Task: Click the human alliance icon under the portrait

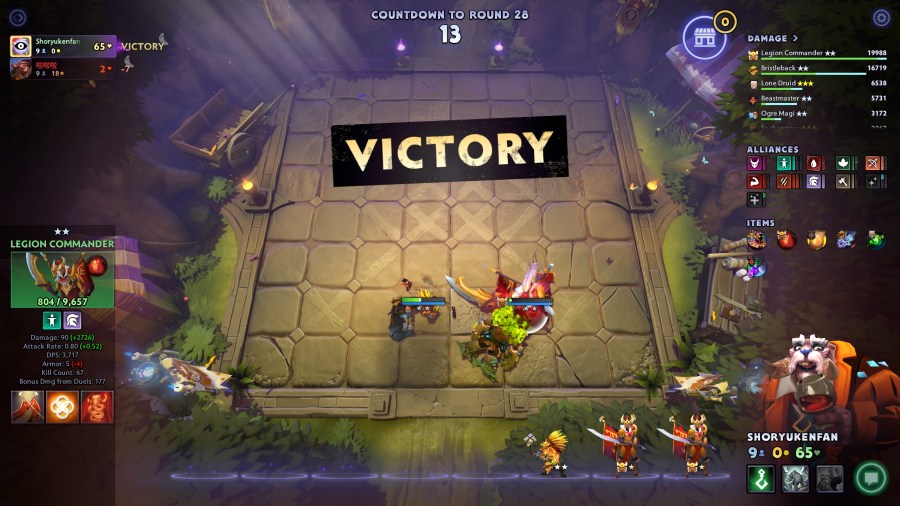Action: coord(52,320)
